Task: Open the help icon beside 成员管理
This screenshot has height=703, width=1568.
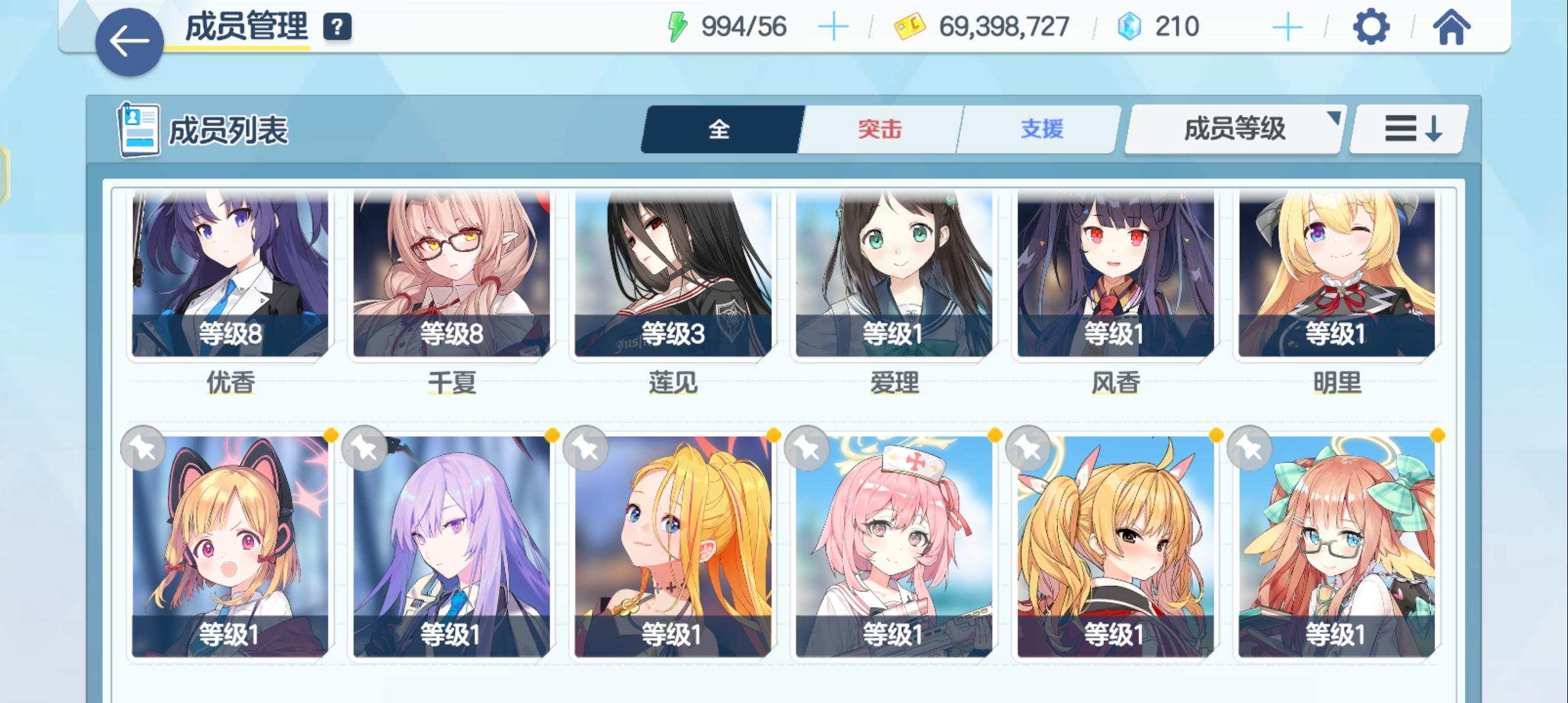Action: click(x=336, y=27)
